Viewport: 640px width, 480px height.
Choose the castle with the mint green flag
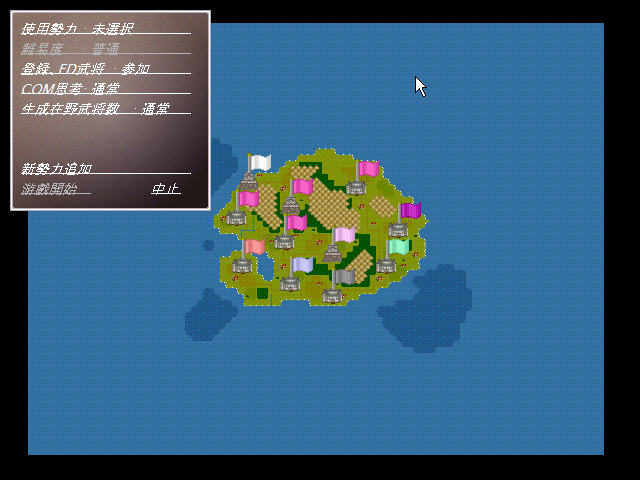[387, 264]
